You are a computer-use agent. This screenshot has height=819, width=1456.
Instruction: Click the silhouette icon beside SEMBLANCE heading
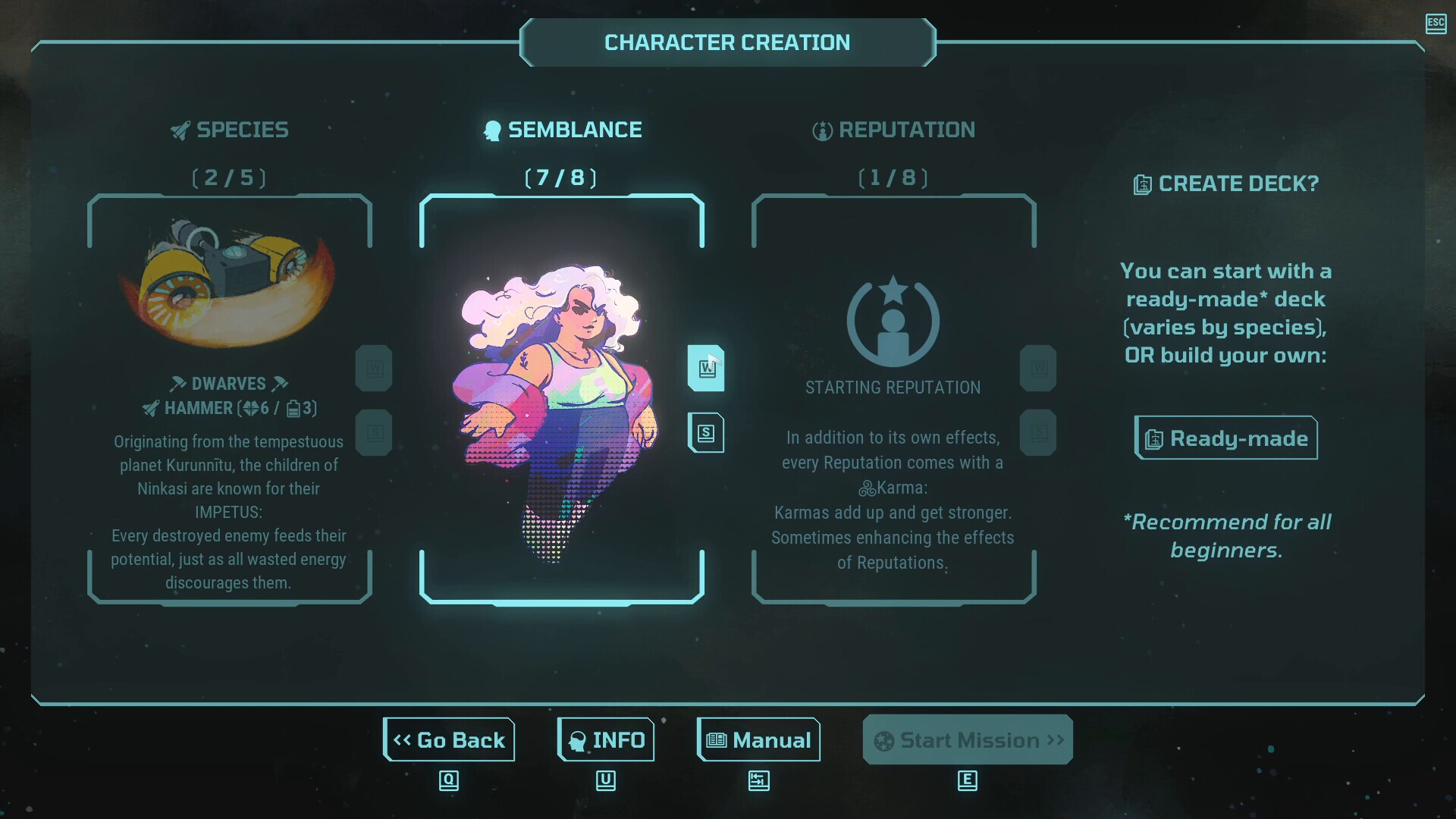(491, 130)
